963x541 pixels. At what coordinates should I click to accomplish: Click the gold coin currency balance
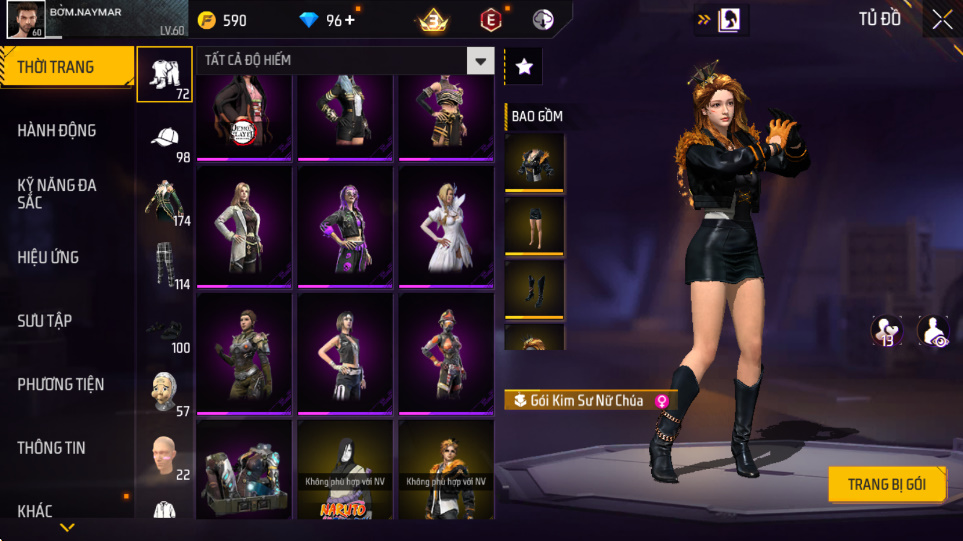[221, 20]
